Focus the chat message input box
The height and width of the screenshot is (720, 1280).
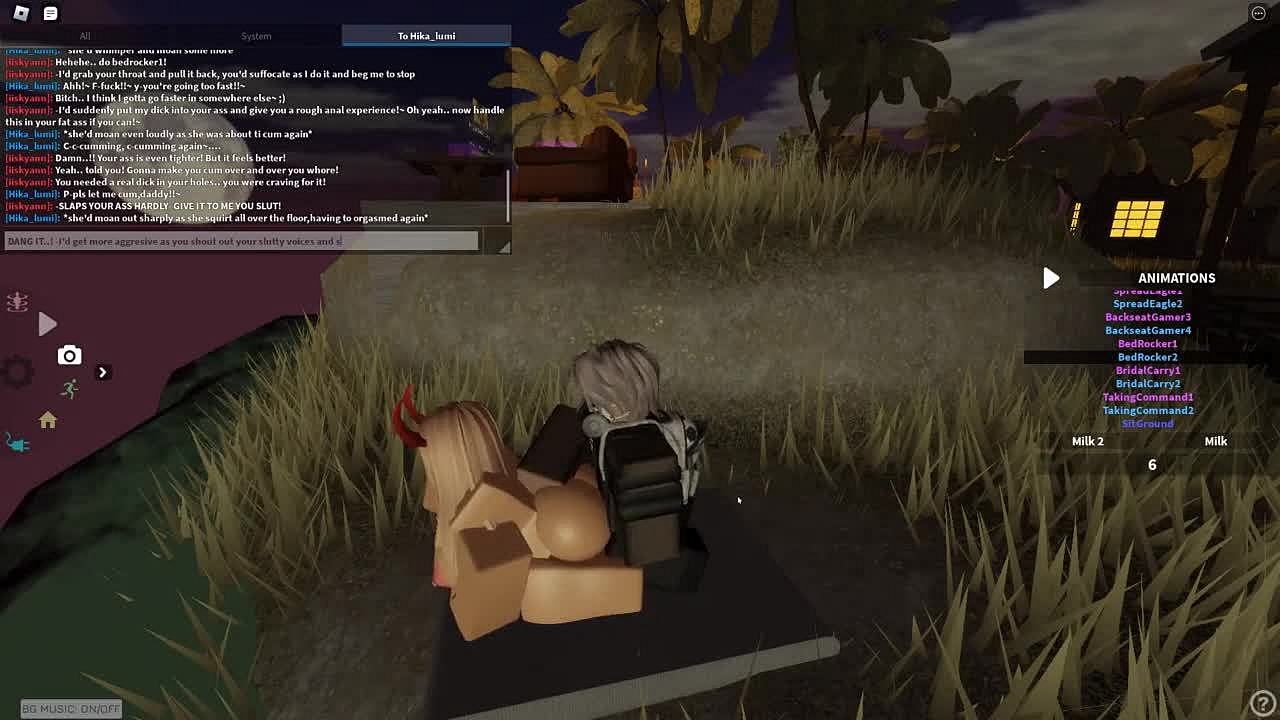pyautogui.click(x=241, y=241)
